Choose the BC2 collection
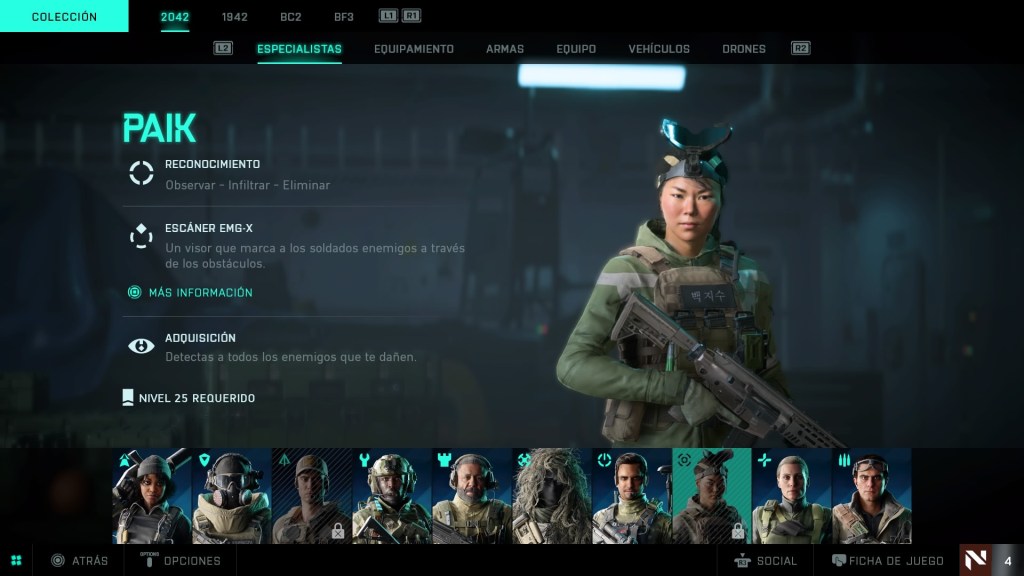The image size is (1024, 576). coord(291,17)
